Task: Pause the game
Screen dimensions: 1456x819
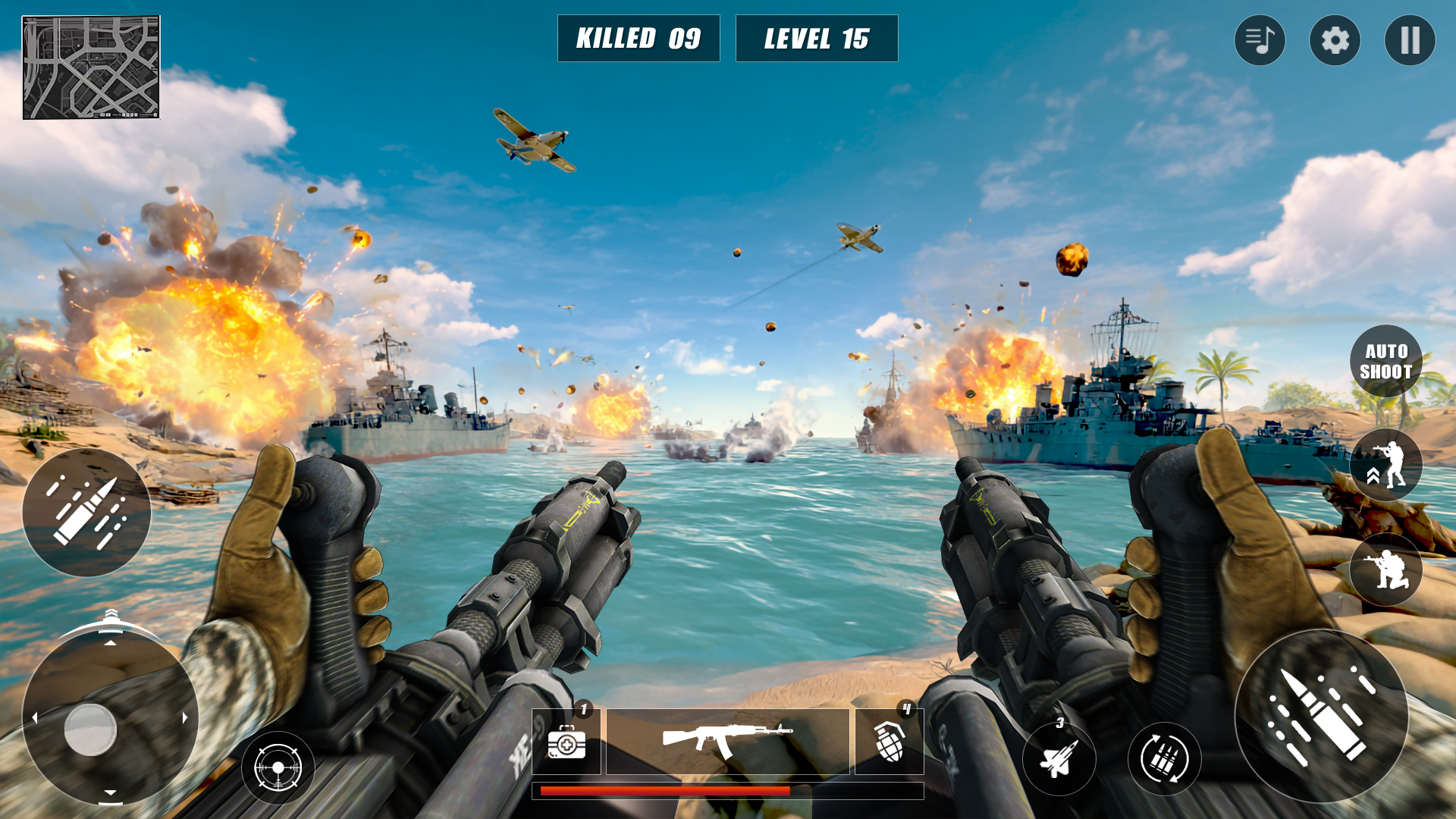Action: point(1409,39)
